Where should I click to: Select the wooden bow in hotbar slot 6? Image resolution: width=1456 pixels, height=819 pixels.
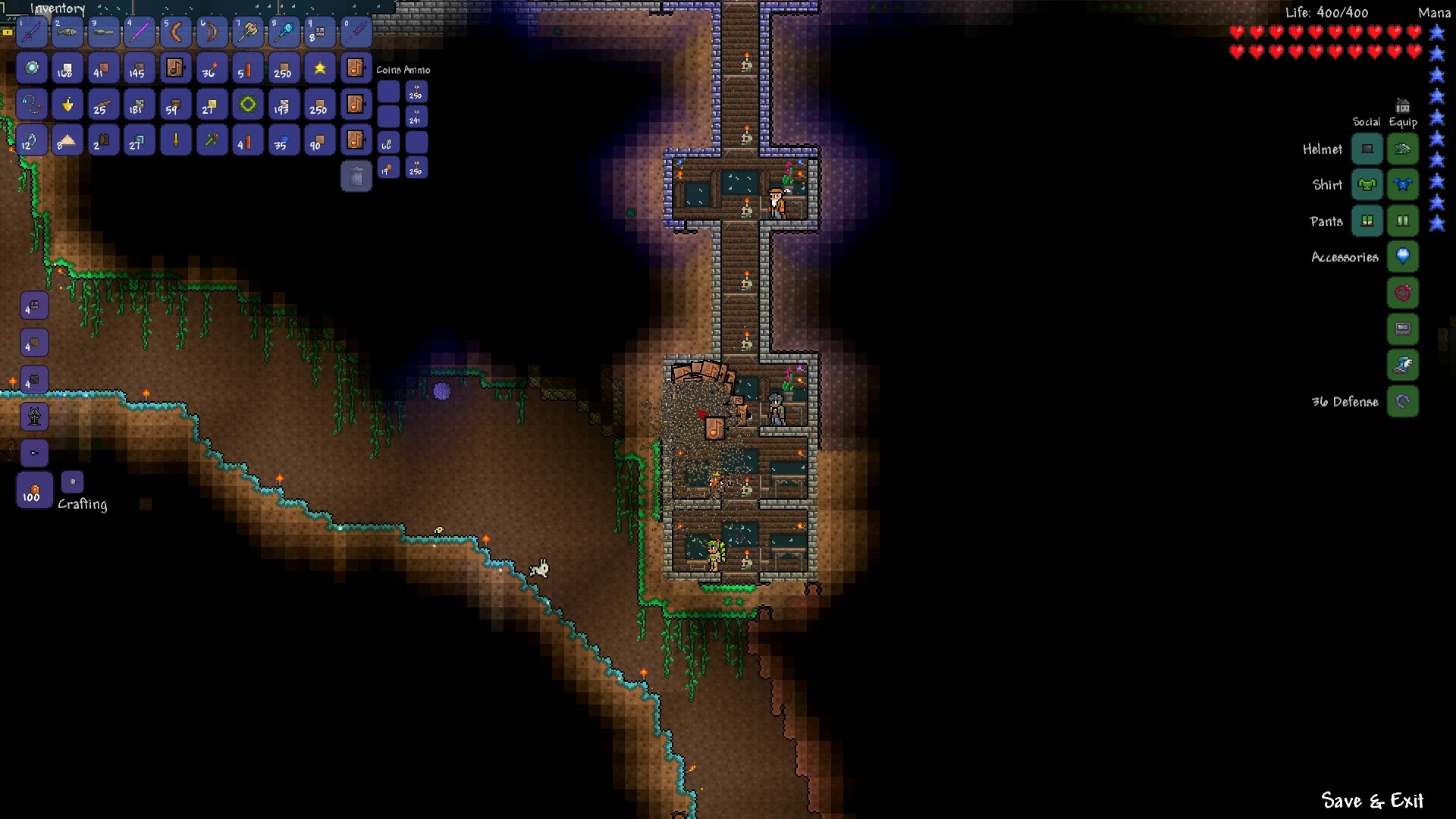click(211, 32)
